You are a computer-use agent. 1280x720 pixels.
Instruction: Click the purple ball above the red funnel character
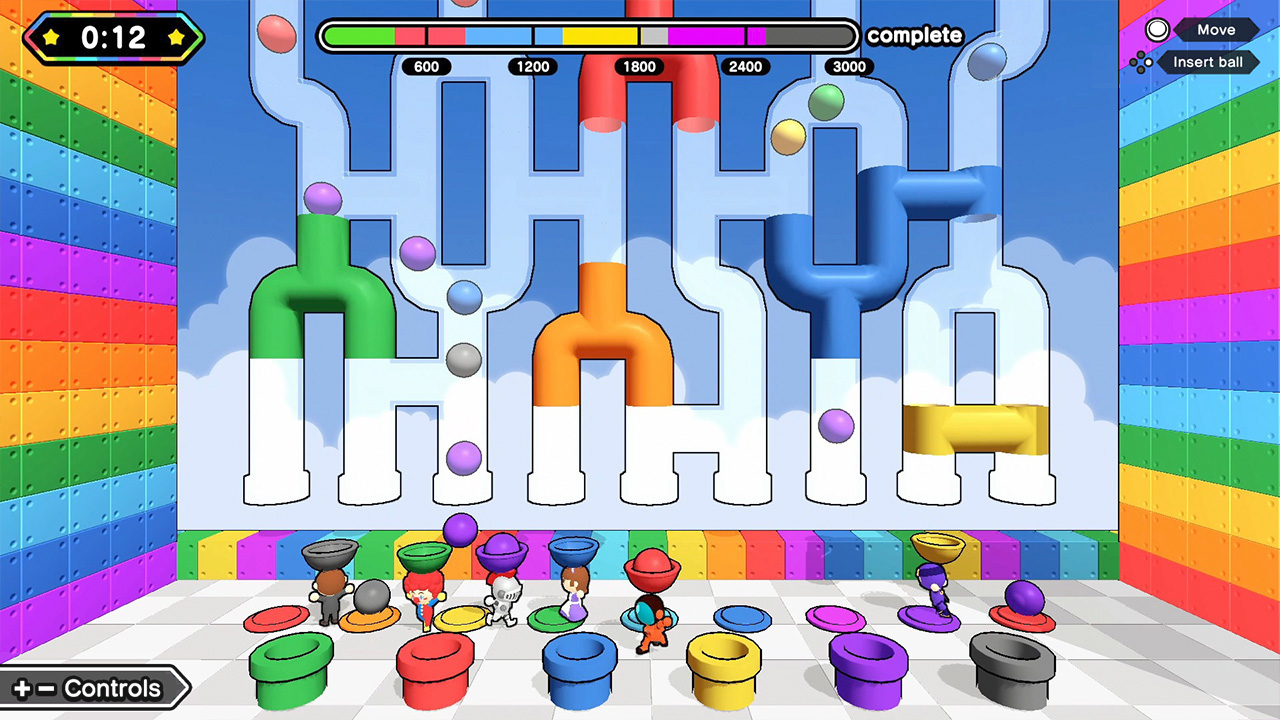462,530
